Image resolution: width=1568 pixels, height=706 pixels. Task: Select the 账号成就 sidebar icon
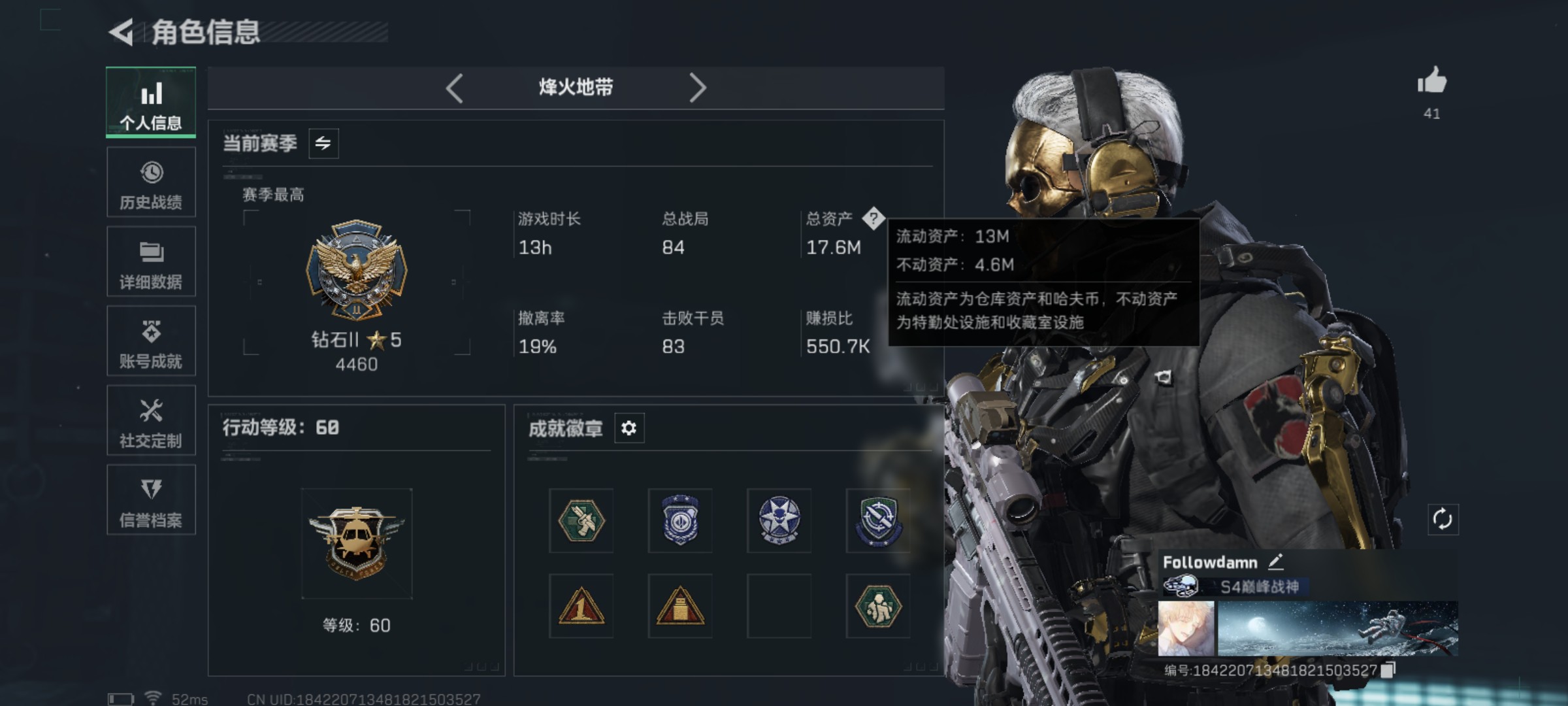coord(152,340)
